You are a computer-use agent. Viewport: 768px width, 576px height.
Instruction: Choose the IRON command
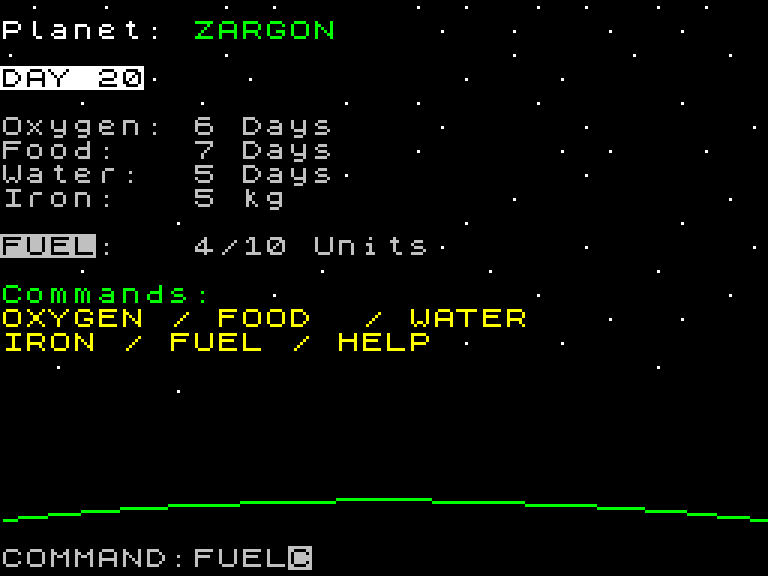click(x=49, y=343)
